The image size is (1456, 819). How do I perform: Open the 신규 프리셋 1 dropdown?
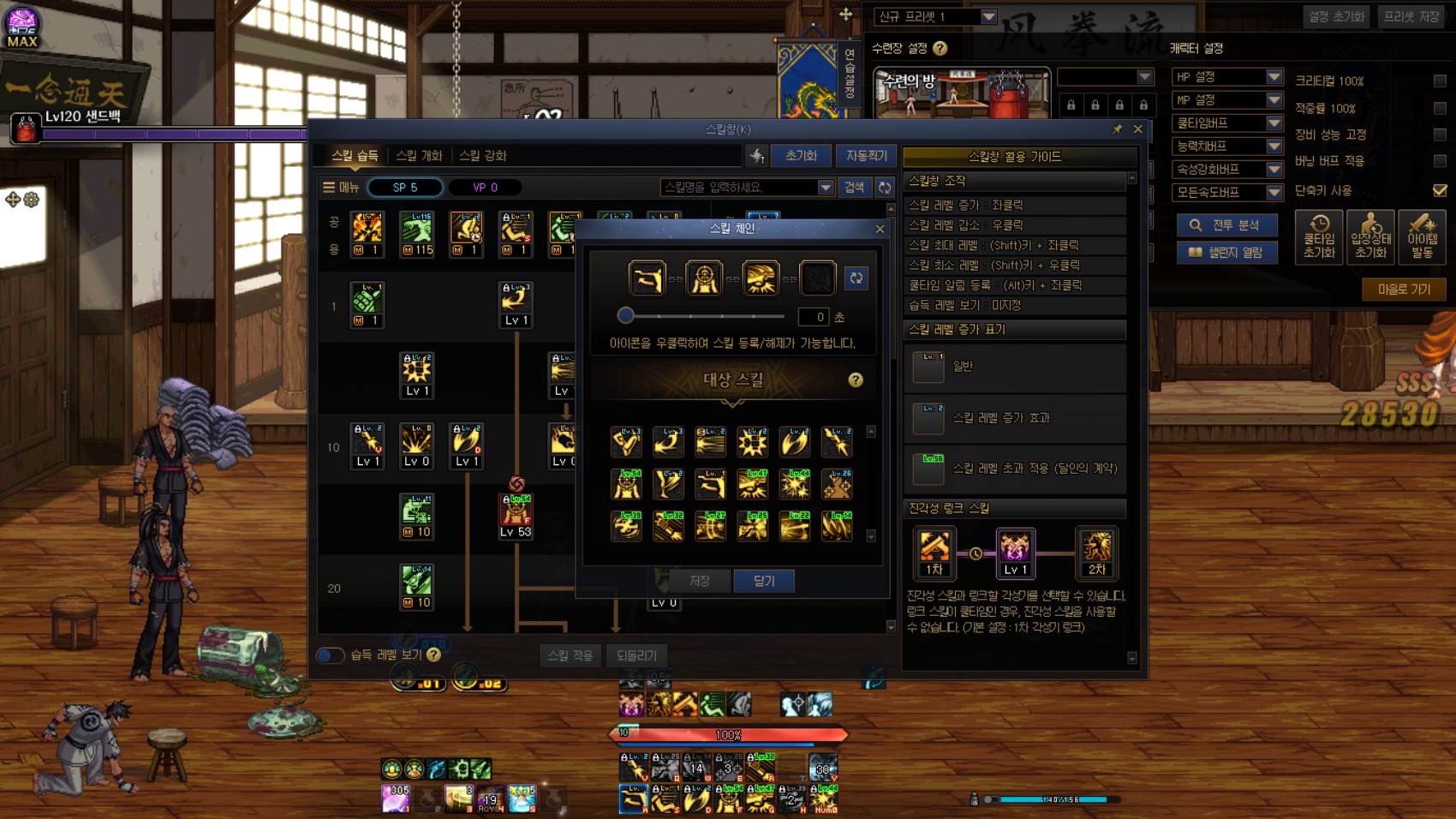pyautogui.click(x=935, y=16)
